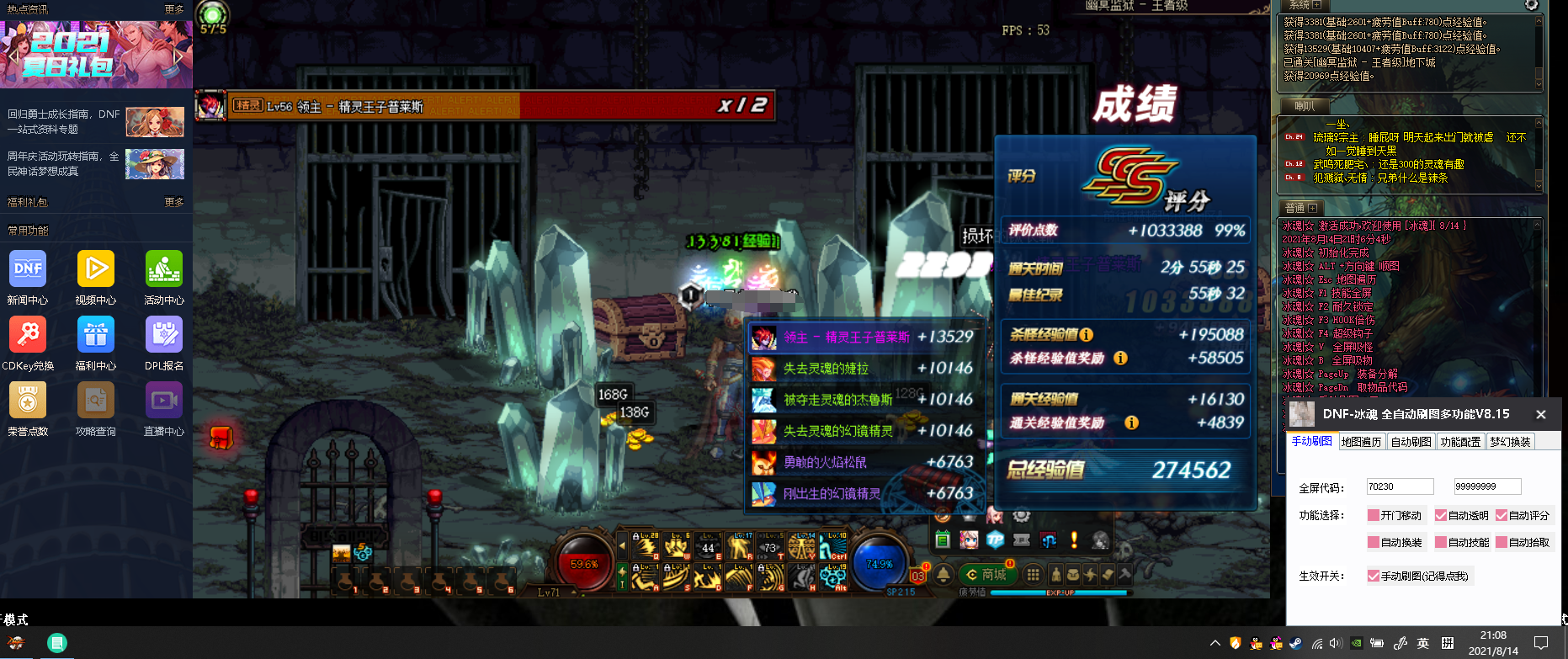This screenshot has height=659, width=1568.
Task: Toggle the 开门移动 checkbox
Action: click(1374, 516)
